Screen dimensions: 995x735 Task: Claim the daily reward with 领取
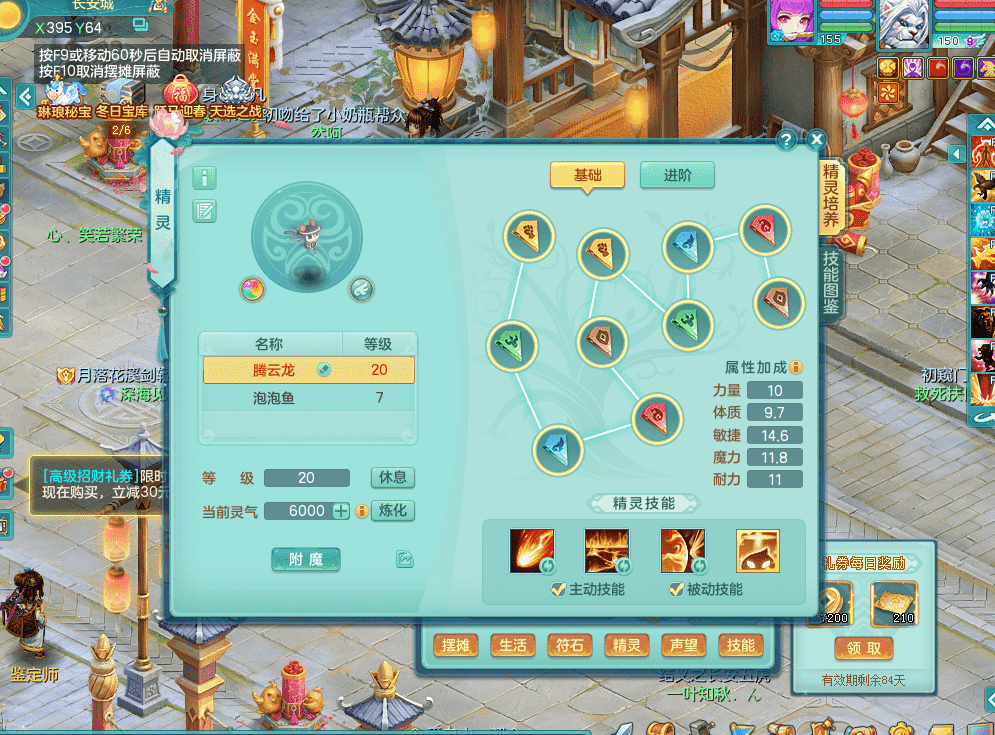863,648
